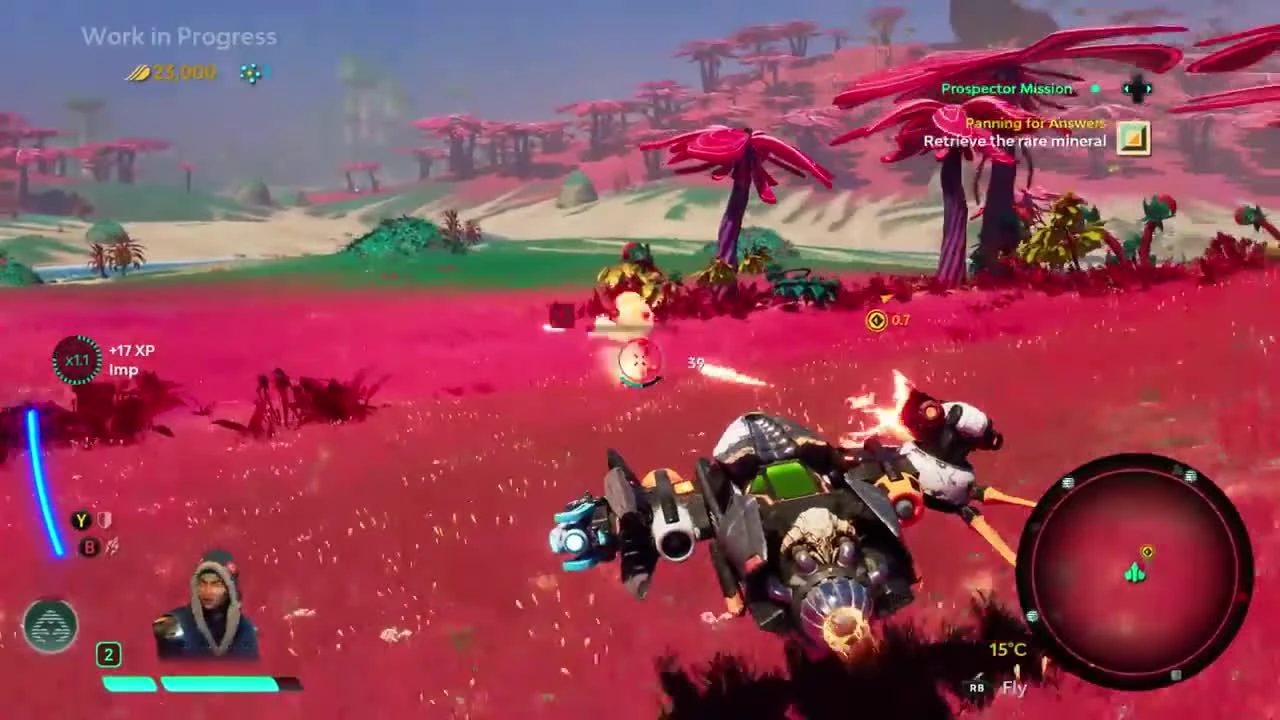Click the Retrieve the rare mineral objective text
The image size is (1280, 720).
coord(1017,141)
